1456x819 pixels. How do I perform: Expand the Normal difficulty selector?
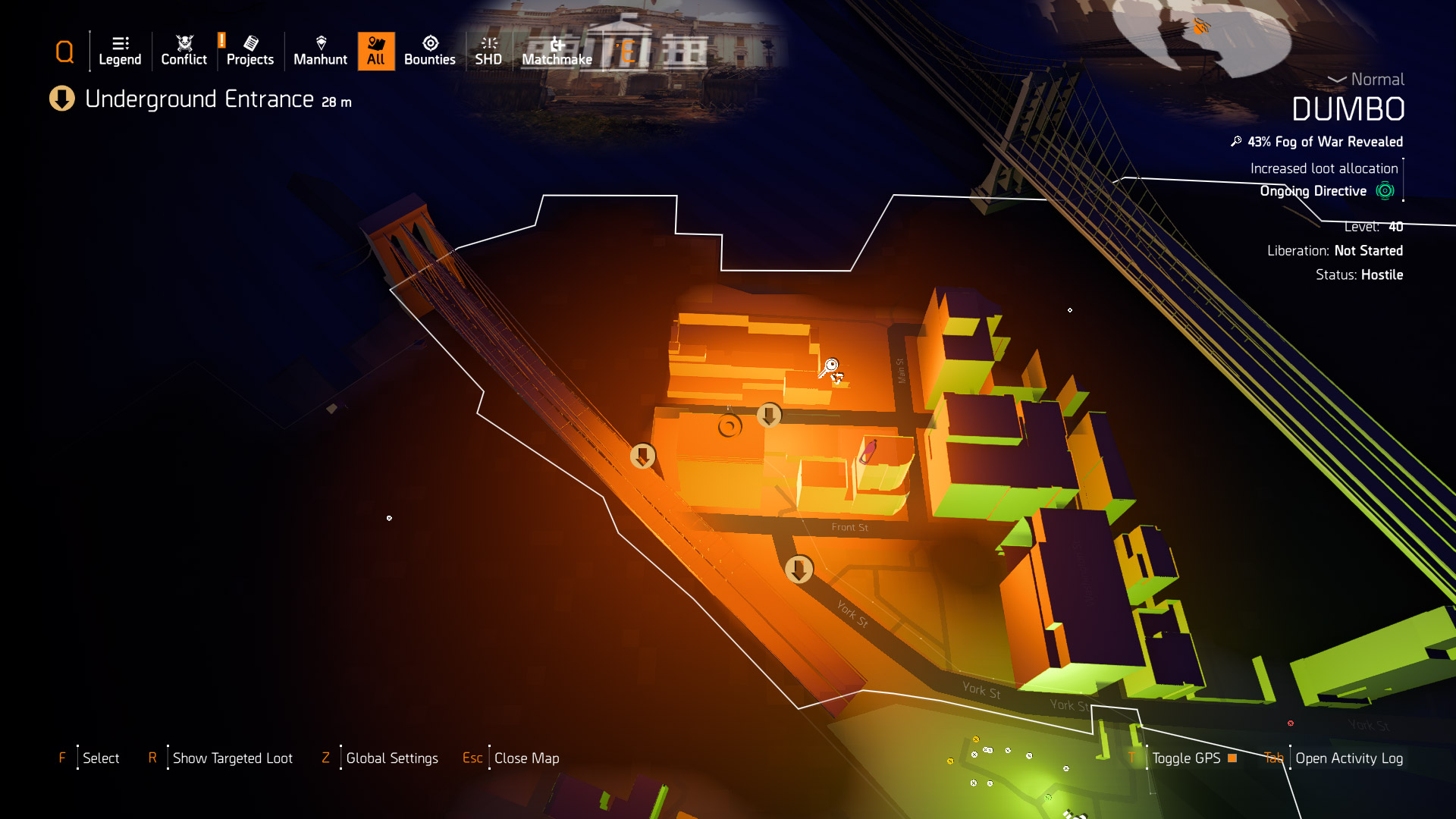click(x=1367, y=80)
